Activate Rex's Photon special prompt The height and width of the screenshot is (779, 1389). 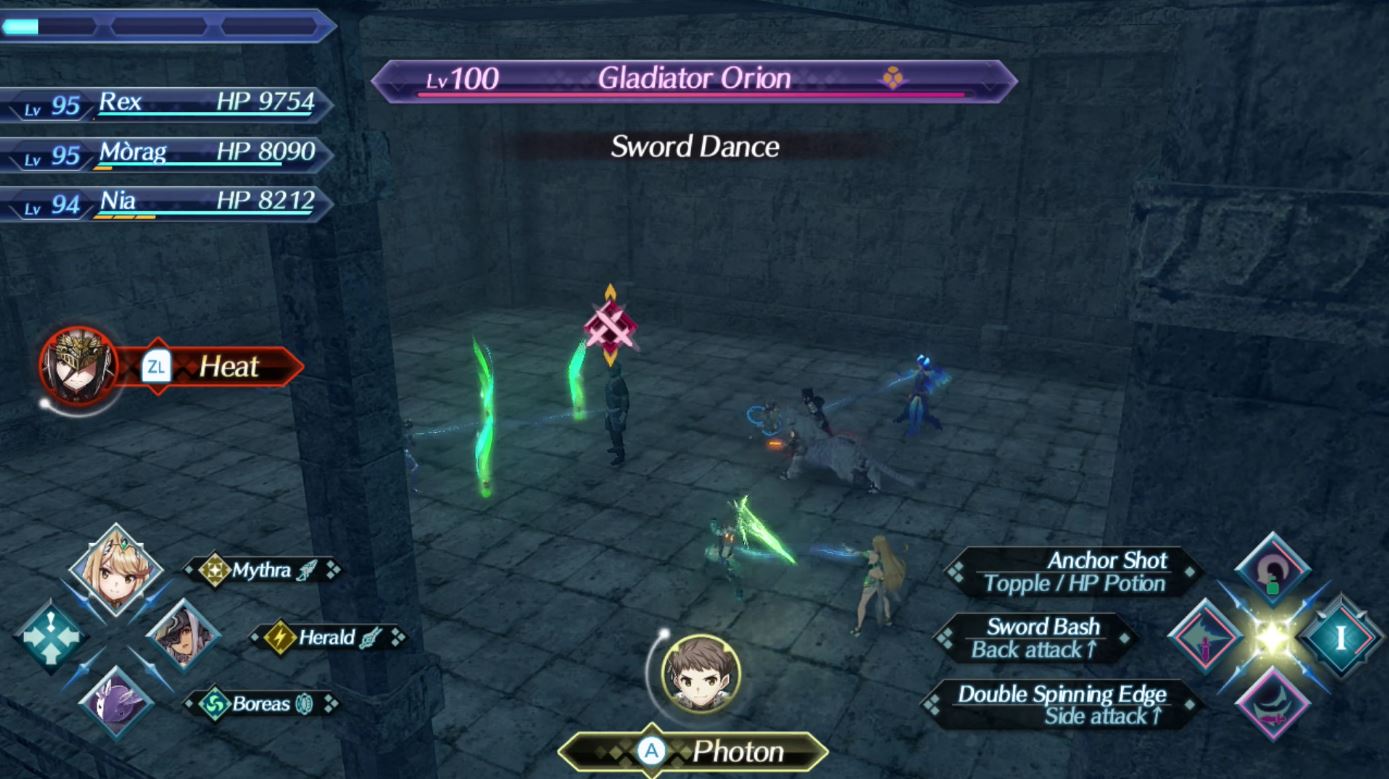(x=694, y=751)
